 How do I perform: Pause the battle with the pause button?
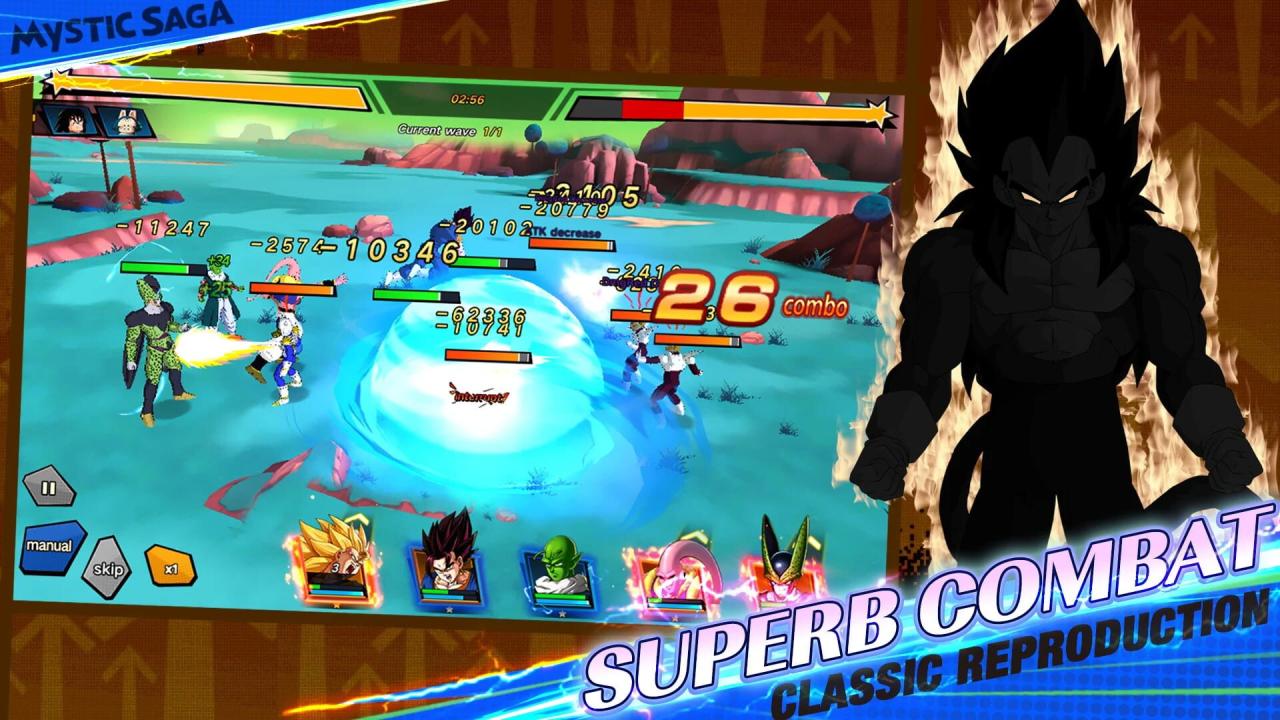pyautogui.click(x=49, y=489)
